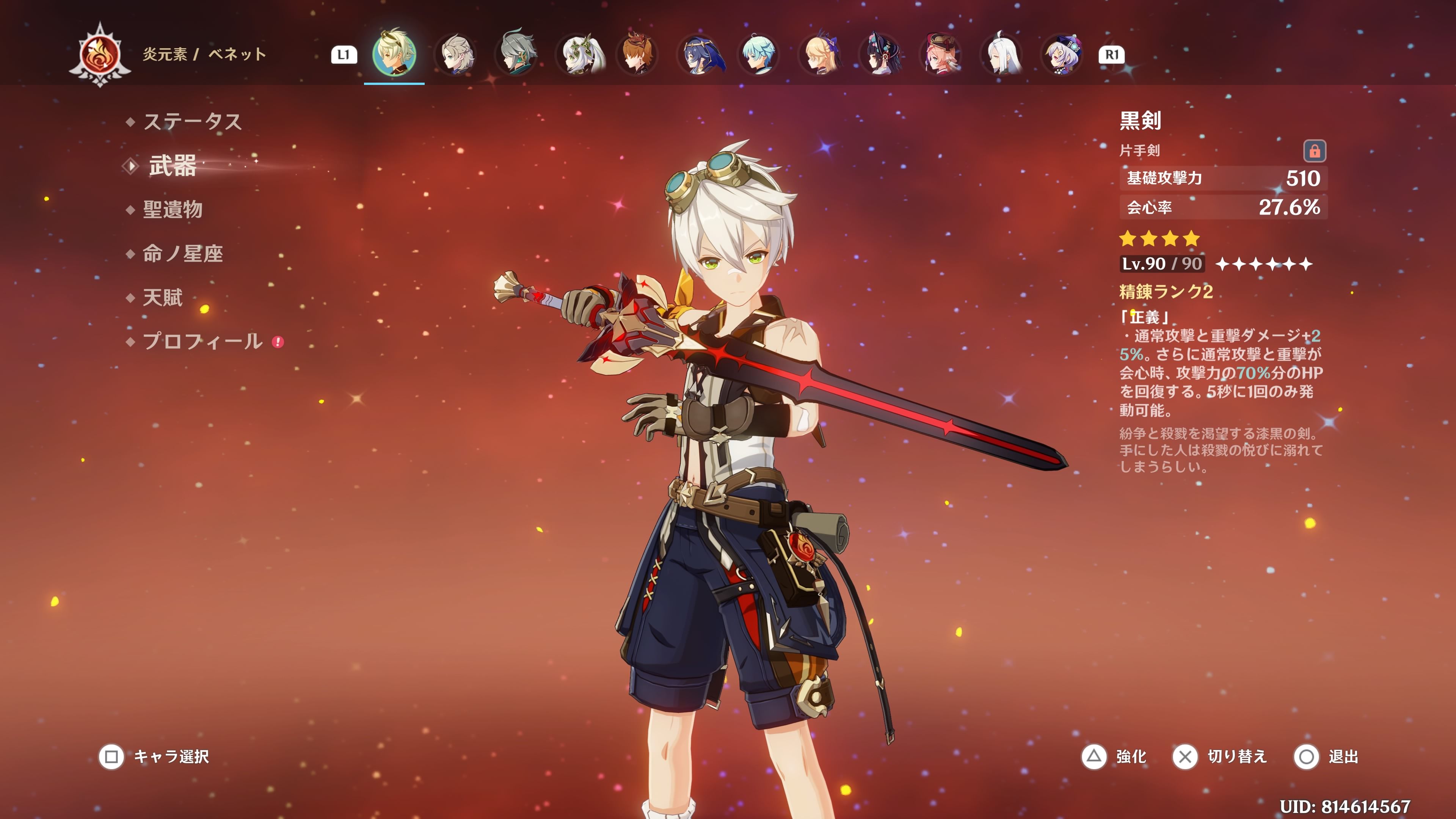Viewport: 1456px width, 819px height.
Task: Select Alhaitham's character portrait
Action: 516,55
